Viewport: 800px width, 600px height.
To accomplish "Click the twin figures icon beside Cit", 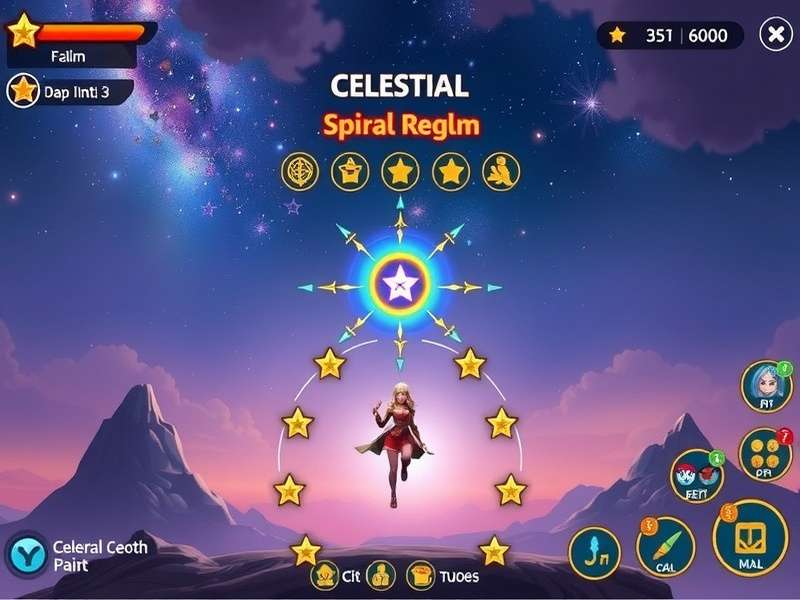I will (x=380, y=575).
